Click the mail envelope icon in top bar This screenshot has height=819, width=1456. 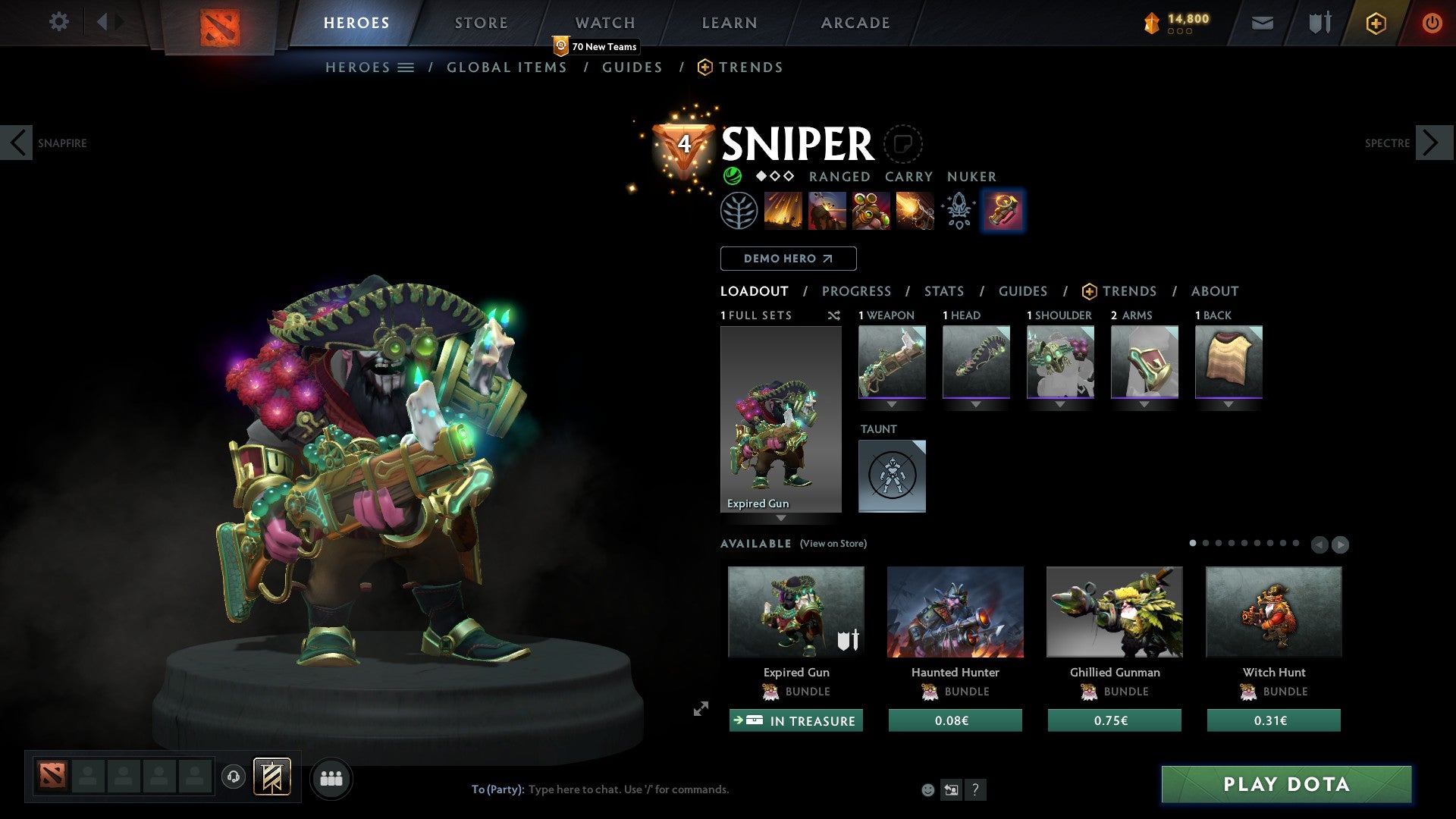click(x=1261, y=22)
